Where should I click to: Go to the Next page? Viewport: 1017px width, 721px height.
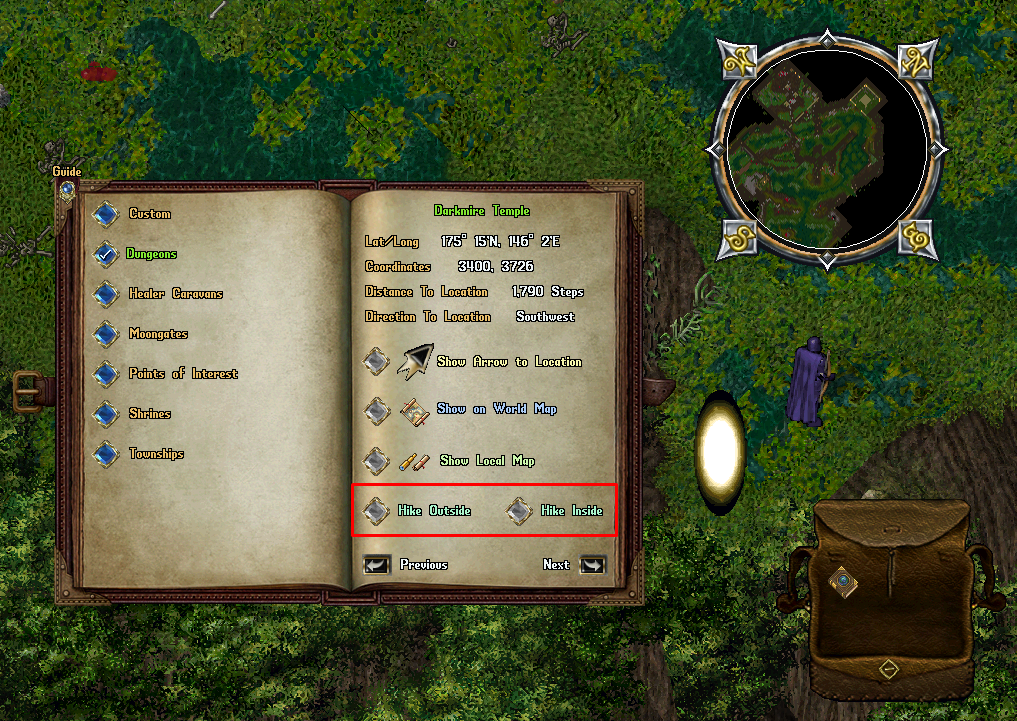pyautogui.click(x=592, y=565)
